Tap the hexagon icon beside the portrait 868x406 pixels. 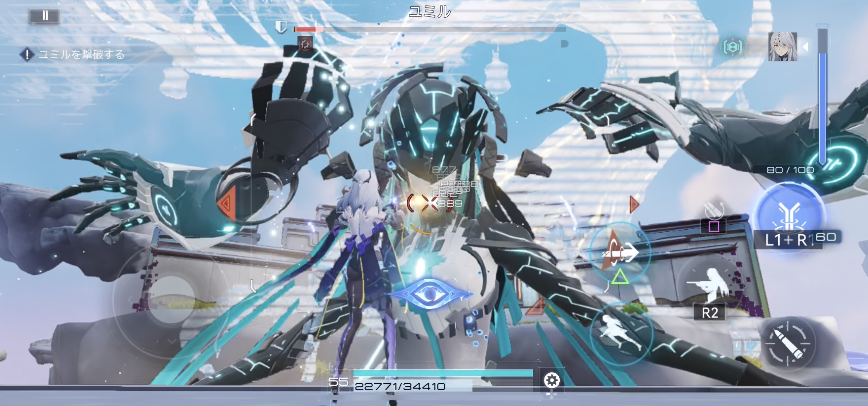click(732, 47)
